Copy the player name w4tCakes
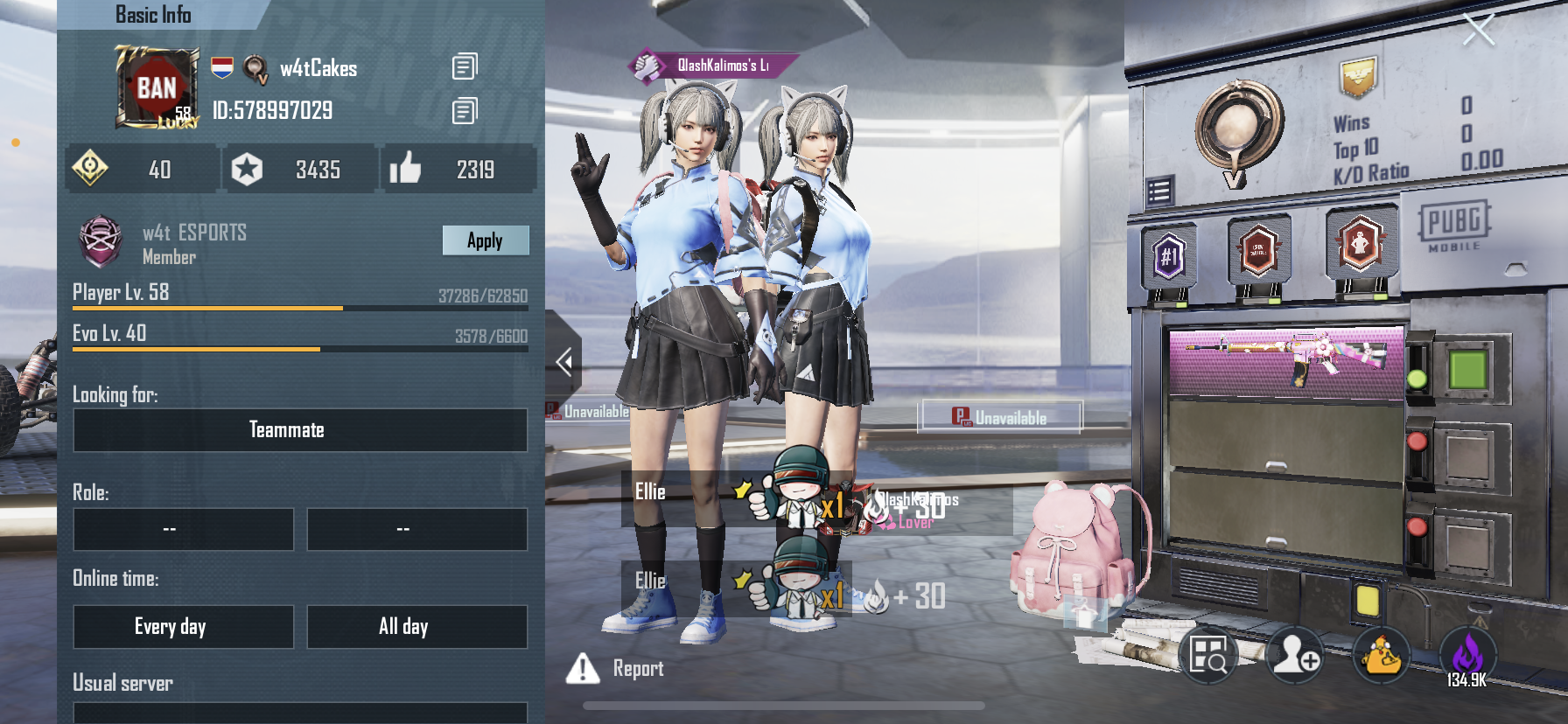 point(465,66)
